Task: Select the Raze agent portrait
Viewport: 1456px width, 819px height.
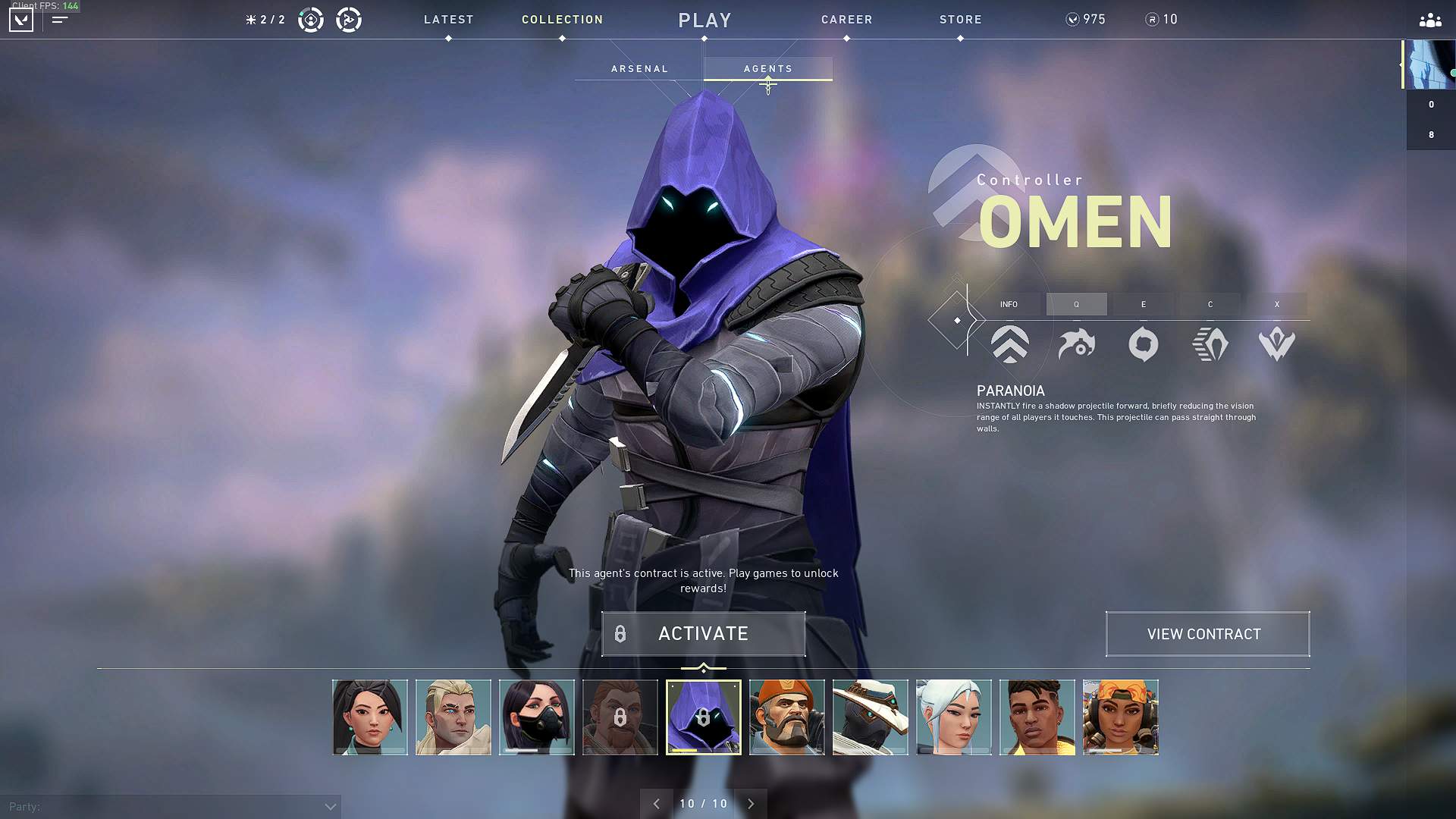Action: [1120, 717]
